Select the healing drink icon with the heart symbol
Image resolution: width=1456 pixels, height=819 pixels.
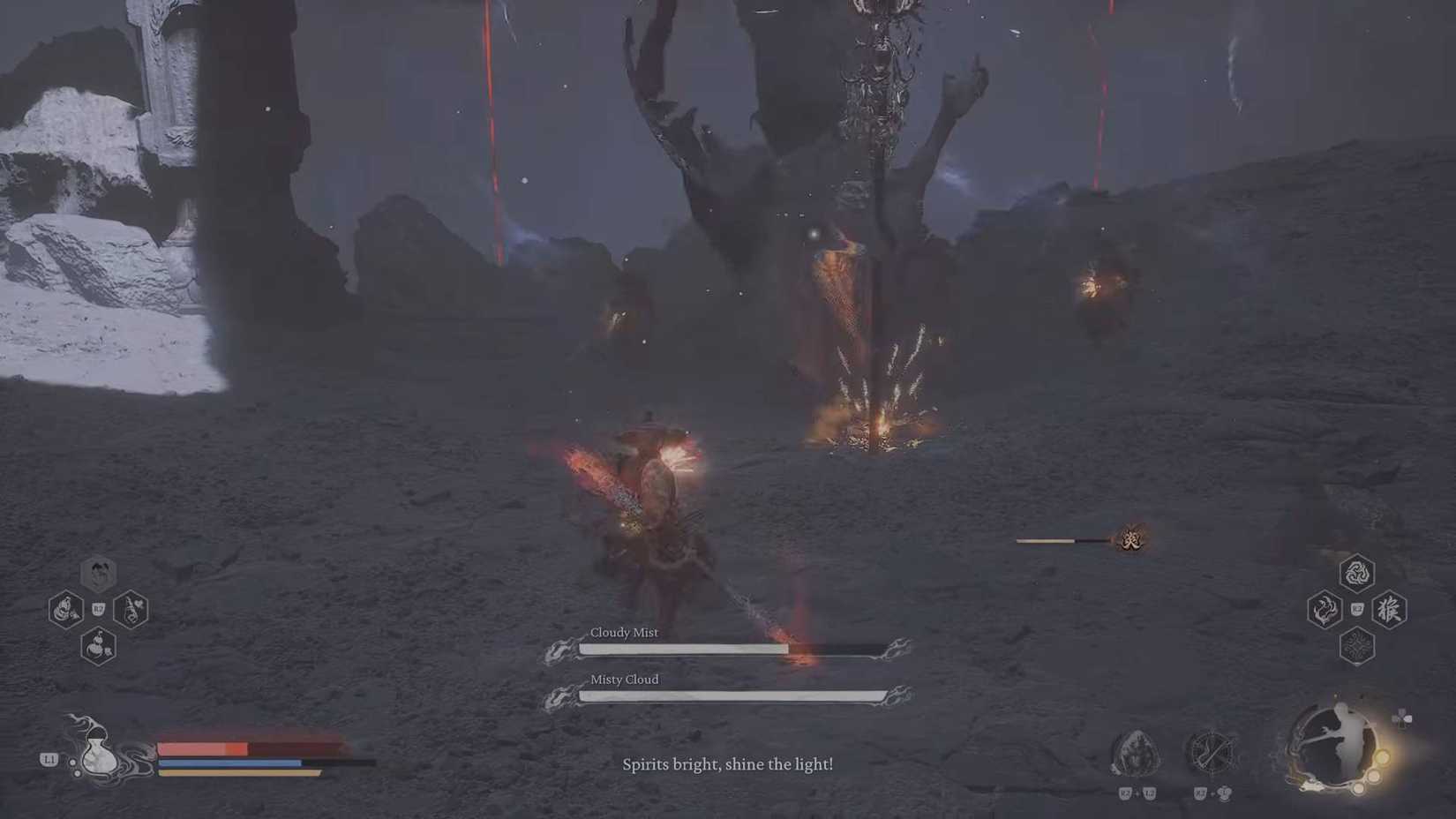(132, 610)
